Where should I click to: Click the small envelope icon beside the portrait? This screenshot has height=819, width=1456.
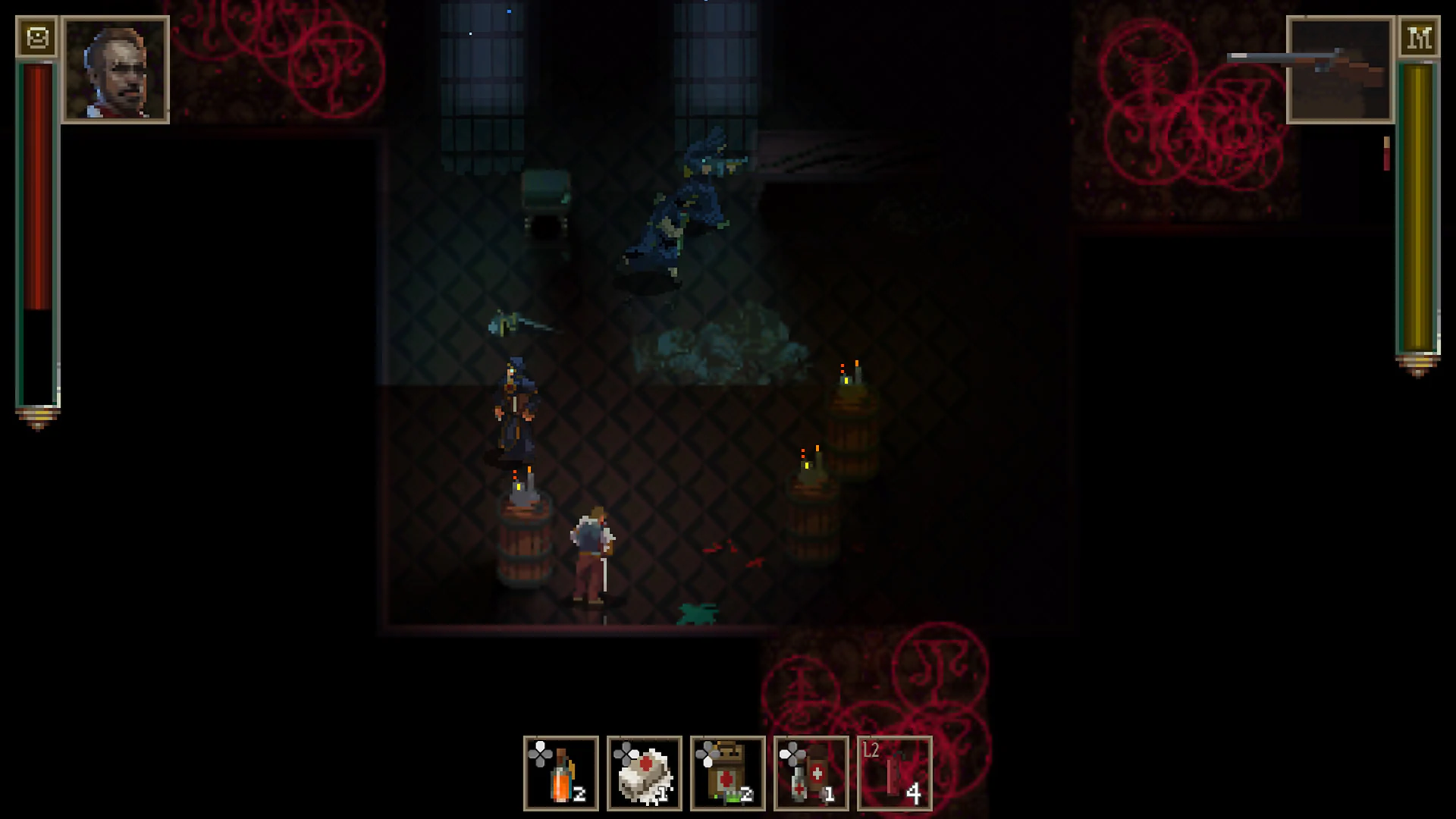point(37,36)
